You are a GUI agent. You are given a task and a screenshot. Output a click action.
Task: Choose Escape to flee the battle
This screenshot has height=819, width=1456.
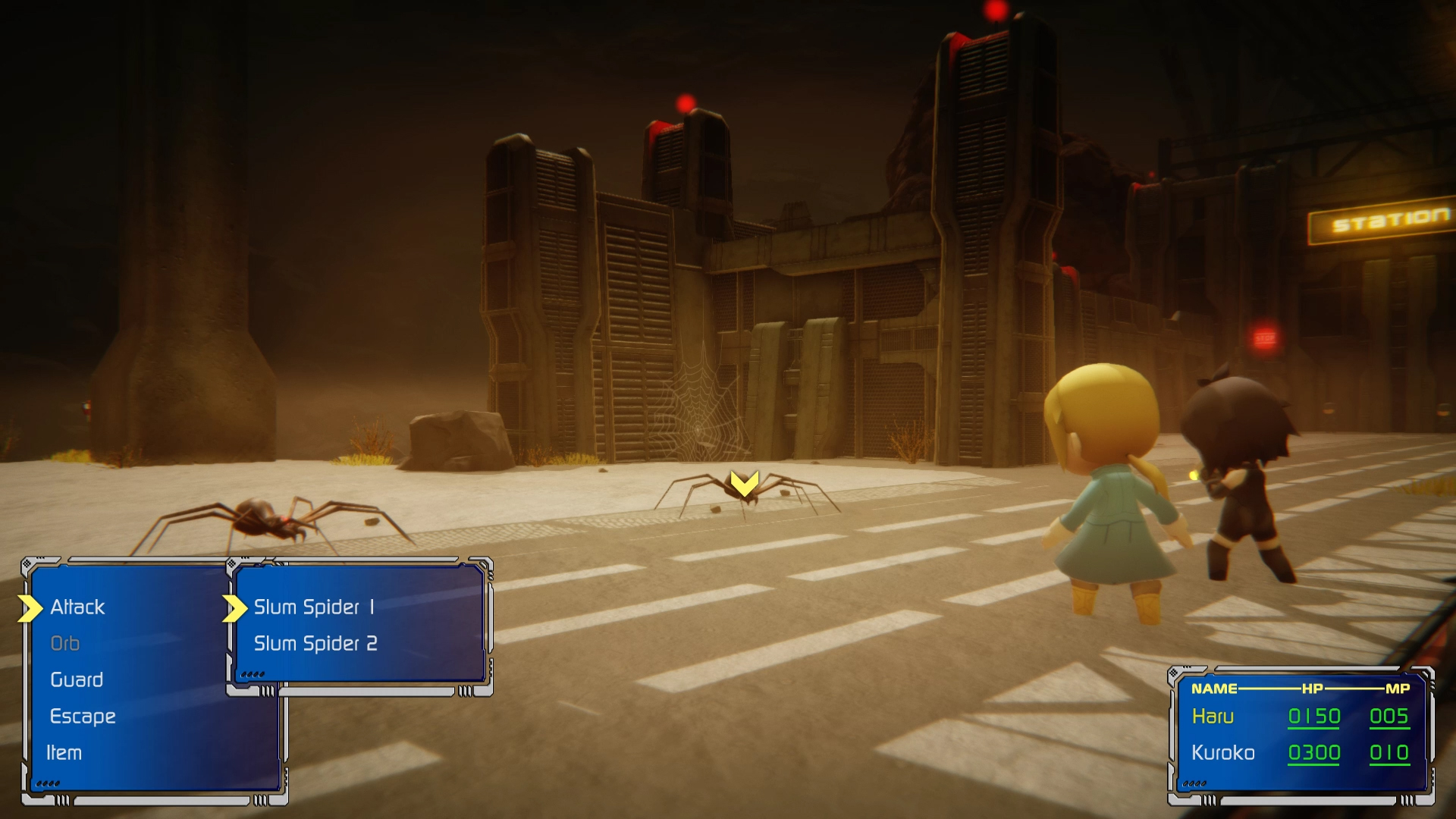83,716
